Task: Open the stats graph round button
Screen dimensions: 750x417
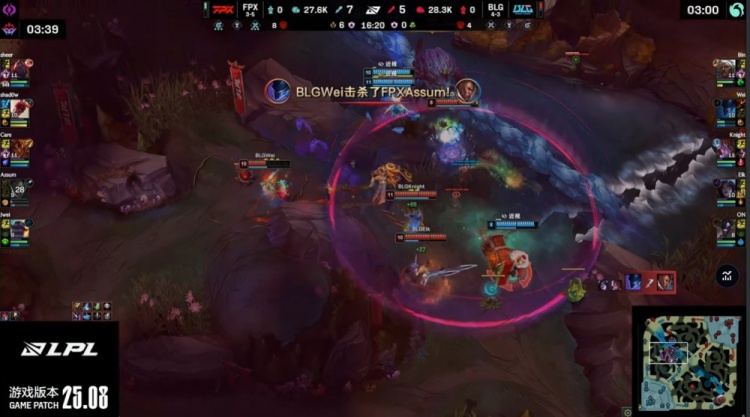Action: (x=727, y=272)
